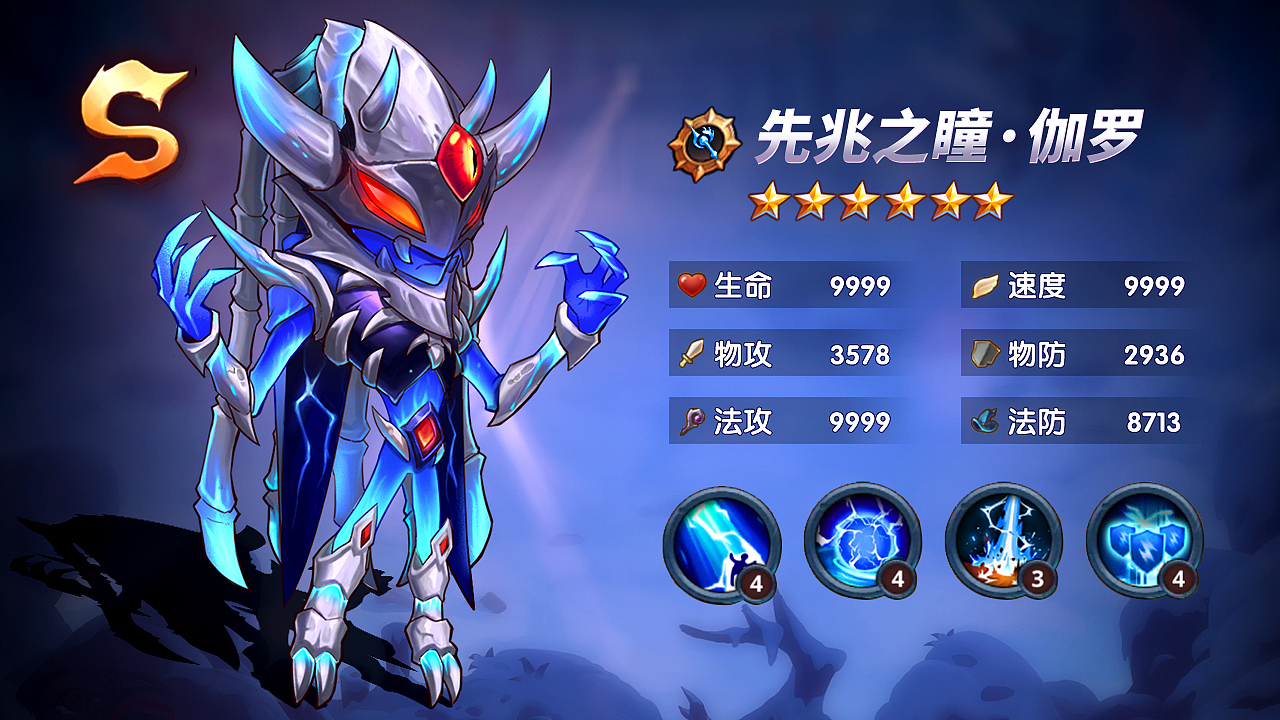This screenshot has height=720, width=1280.
Task: Select the staff icon next to 法攻
Action: 691,422
